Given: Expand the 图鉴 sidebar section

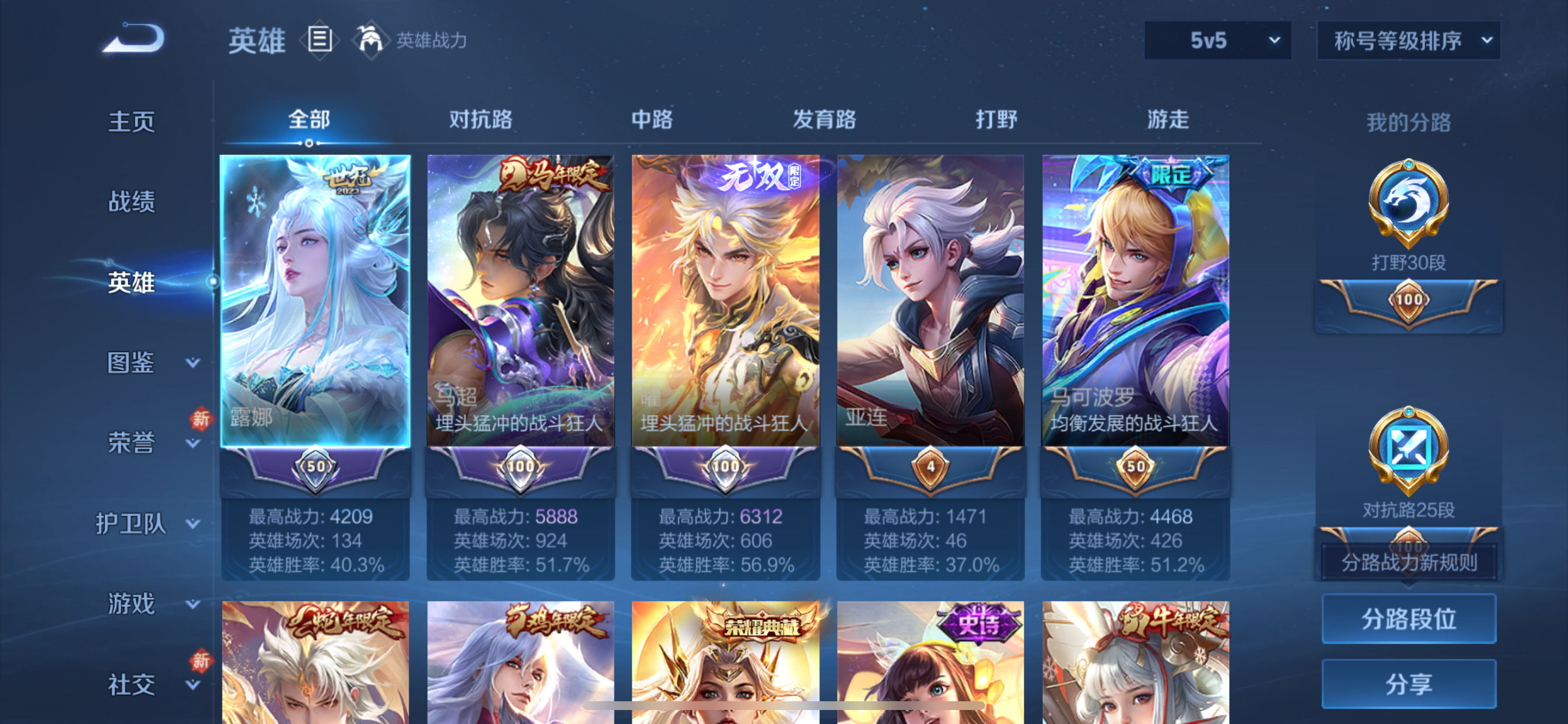Looking at the screenshot, I should (139, 364).
